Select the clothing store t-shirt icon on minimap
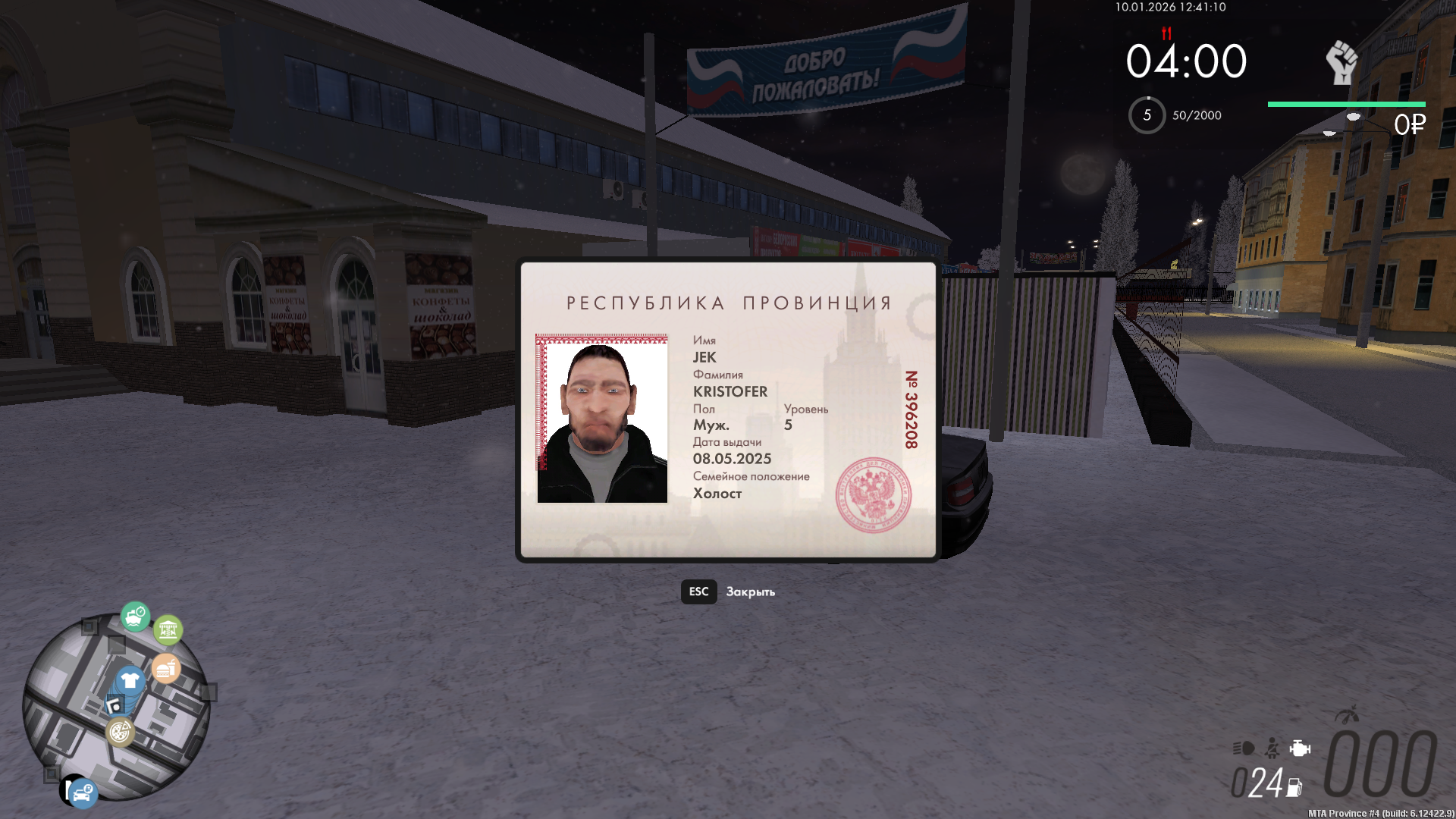 tap(130, 679)
